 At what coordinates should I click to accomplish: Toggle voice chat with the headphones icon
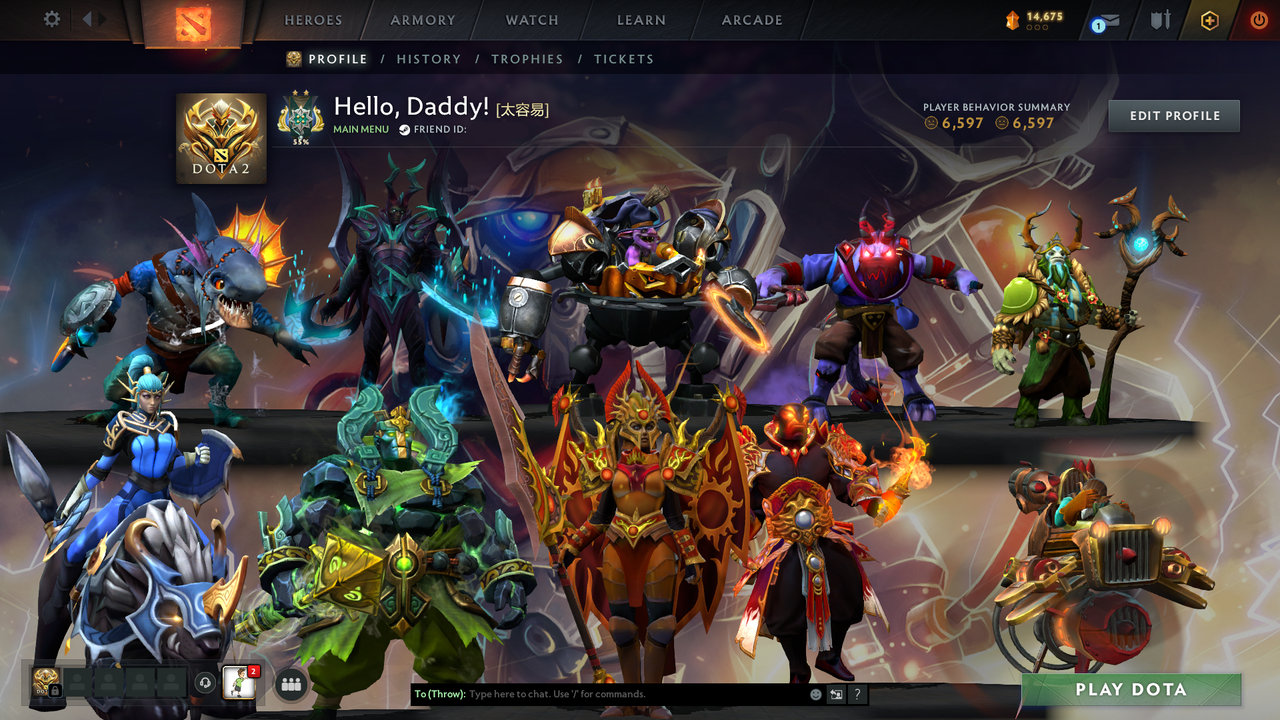coord(204,684)
